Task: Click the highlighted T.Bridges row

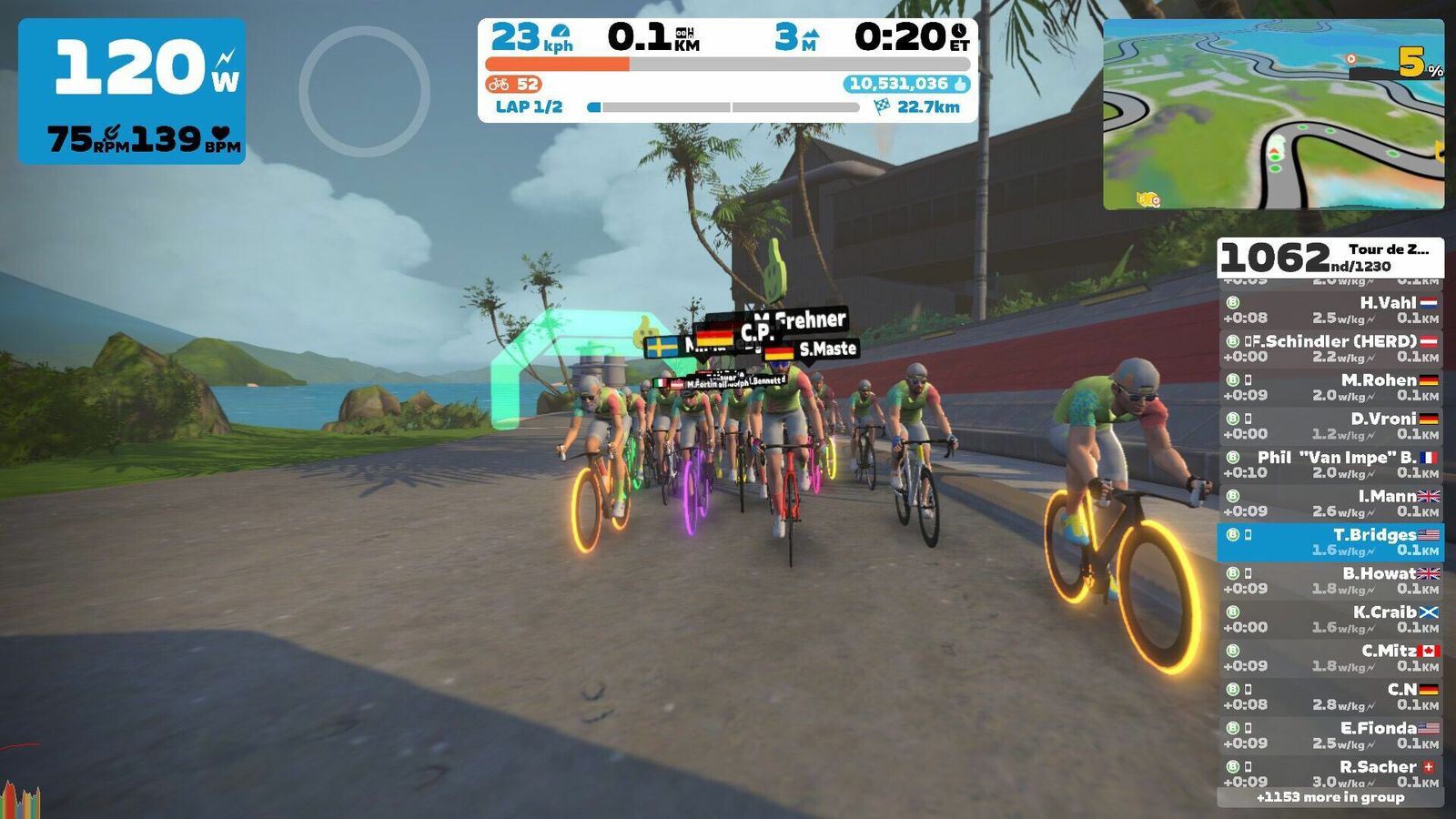Action: click(1330, 542)
